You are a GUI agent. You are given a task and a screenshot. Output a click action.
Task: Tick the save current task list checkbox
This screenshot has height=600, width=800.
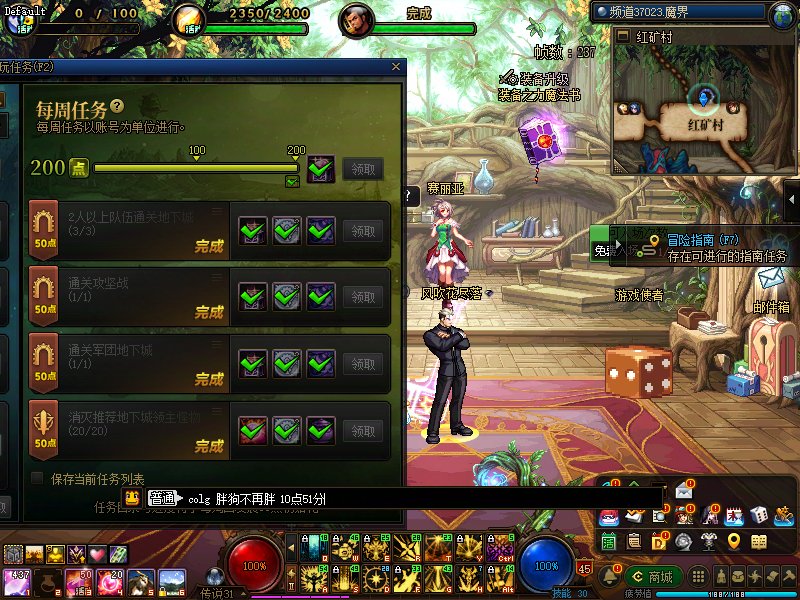38,478
